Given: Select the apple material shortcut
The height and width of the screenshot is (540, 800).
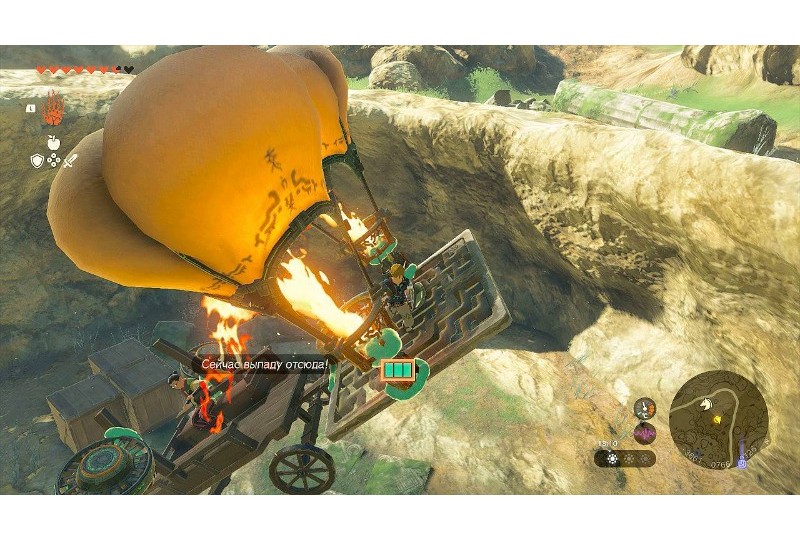Looking at the screenshot, I should pos(53,141).
